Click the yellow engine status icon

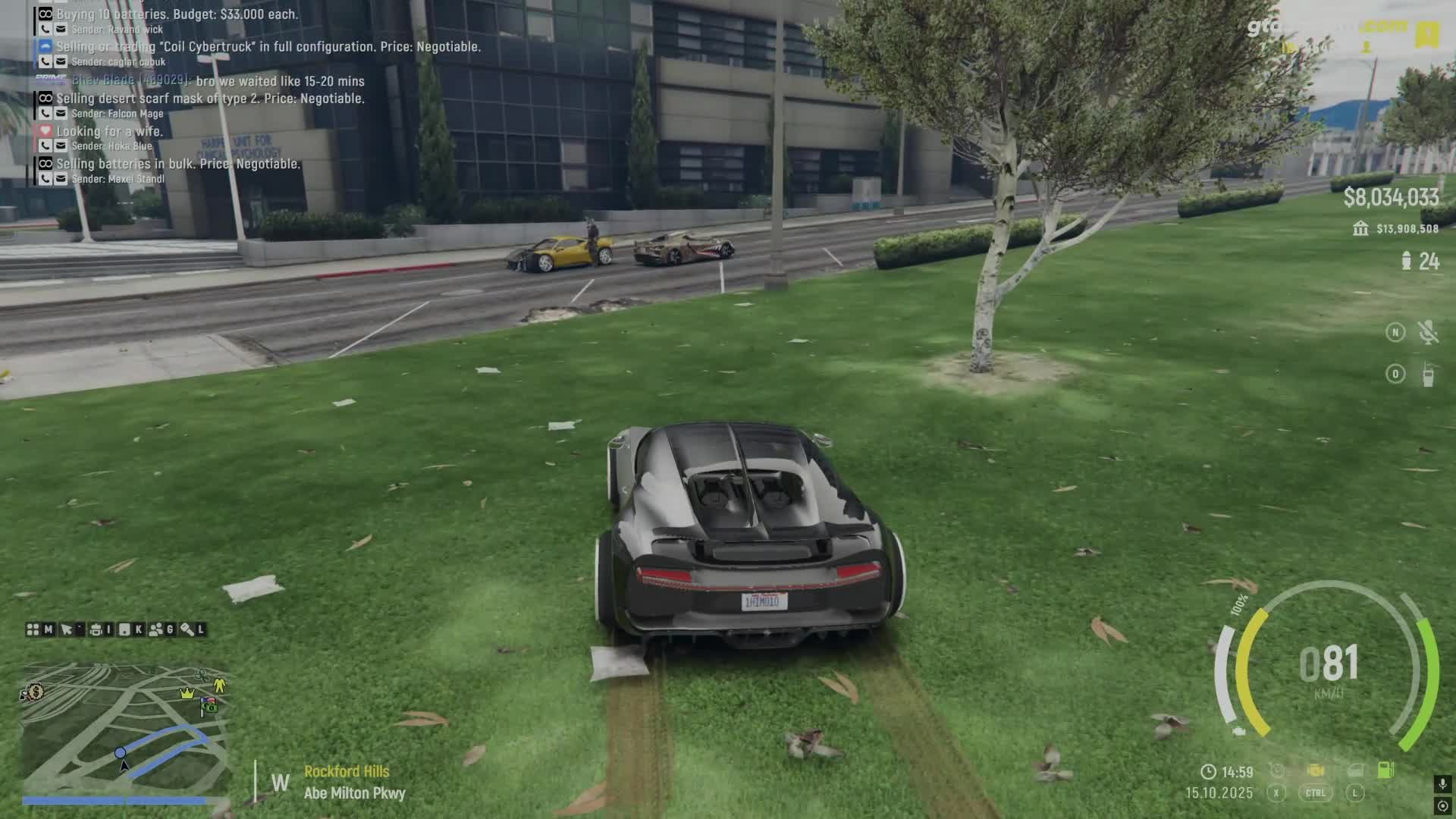1316,770
